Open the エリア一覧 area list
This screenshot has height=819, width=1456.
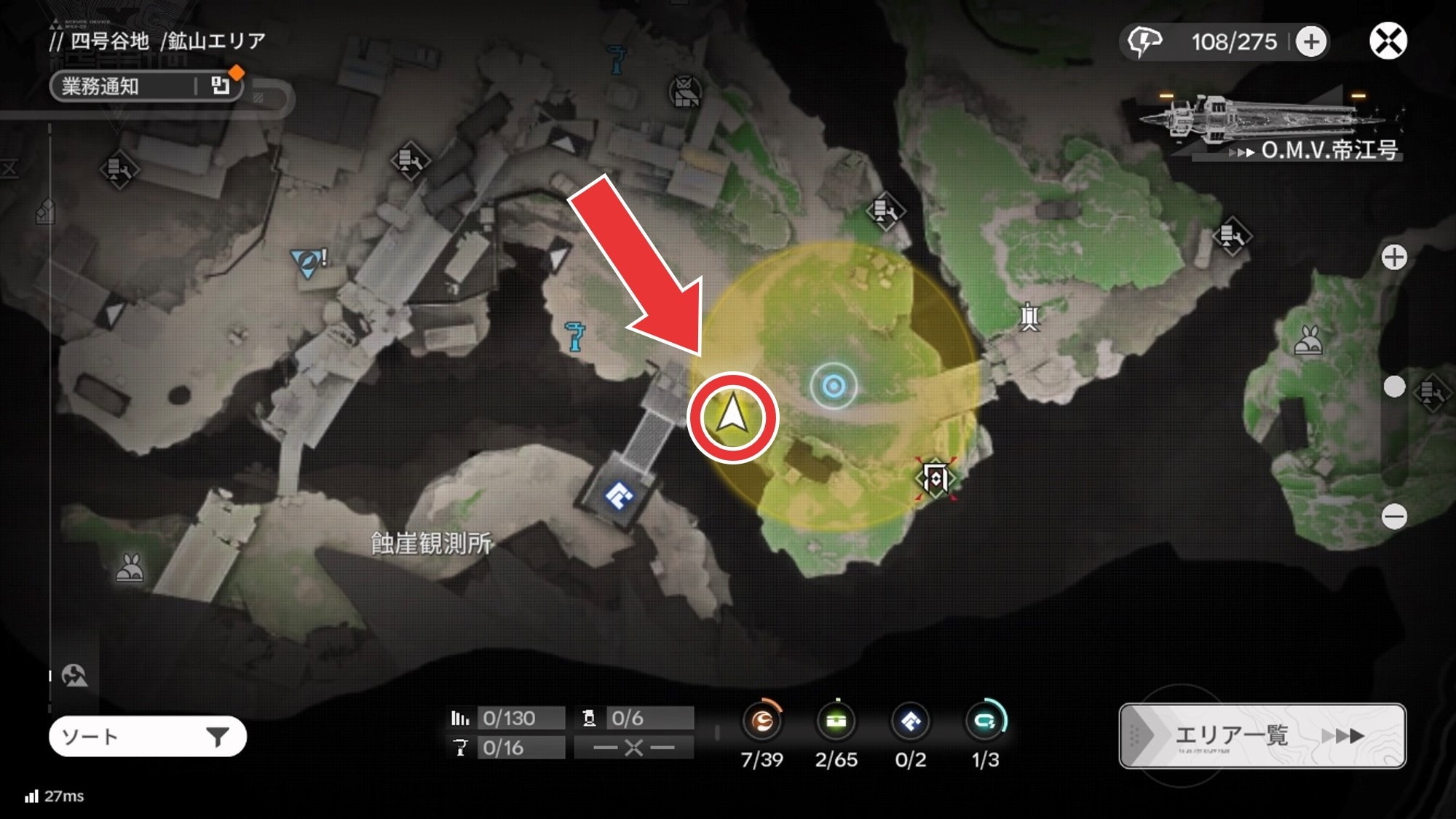(x=1262, y=735)
